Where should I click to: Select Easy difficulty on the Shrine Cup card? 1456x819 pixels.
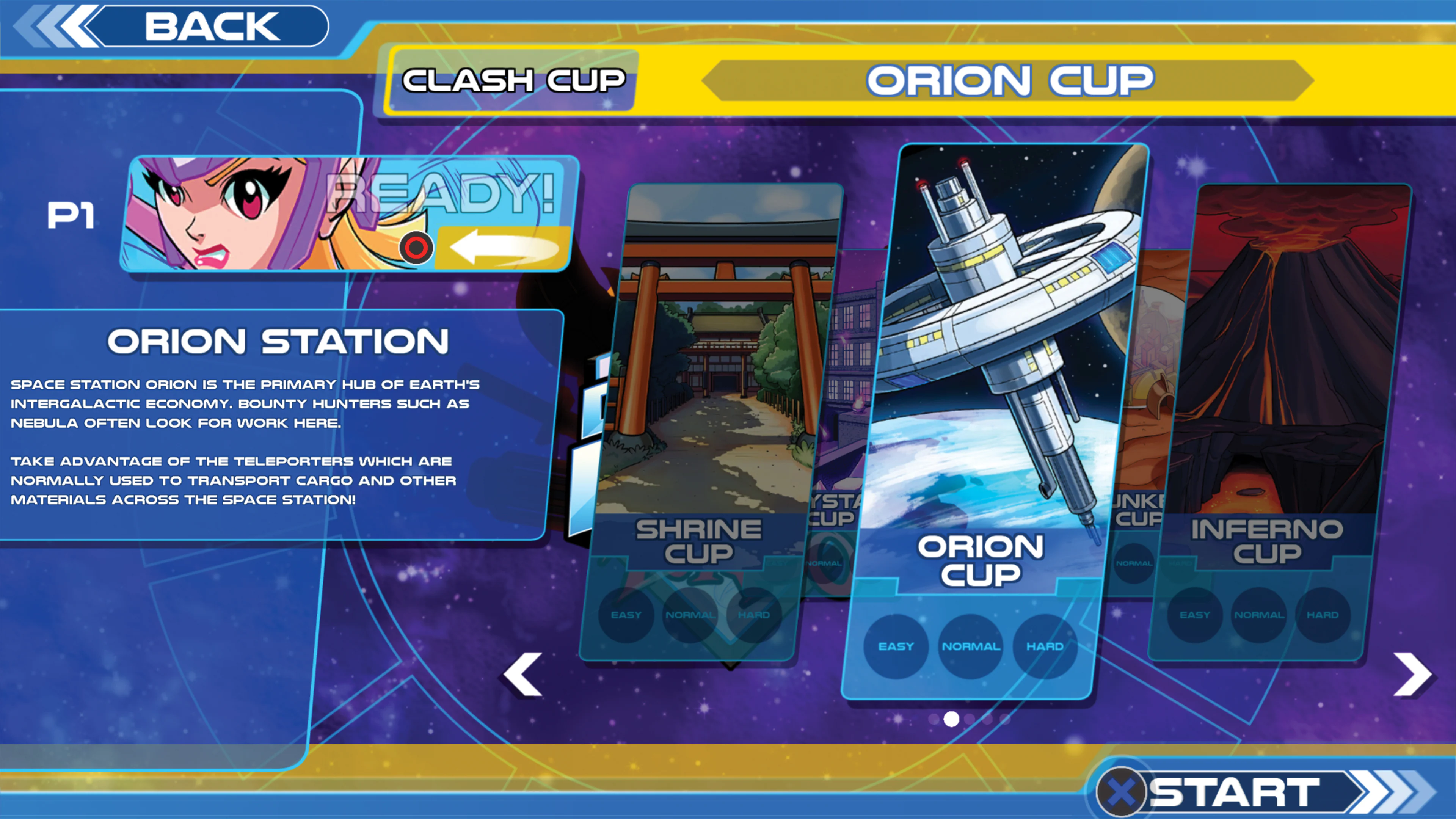click(x=628, y=615)
